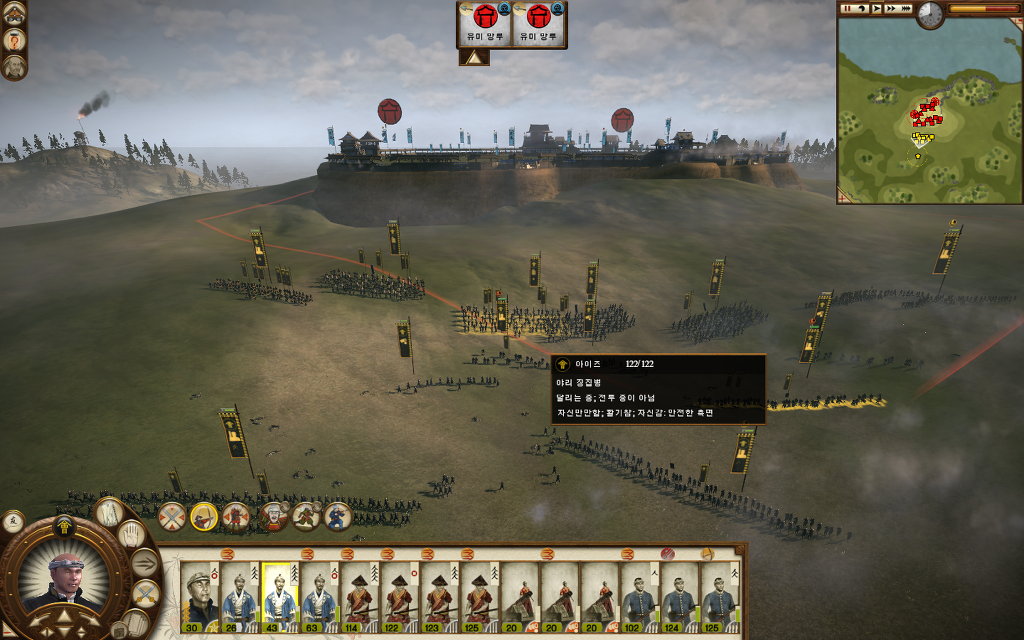
Task: Pause the battle with the pause button
Action: pyautogui.click(x=847, y=9)
